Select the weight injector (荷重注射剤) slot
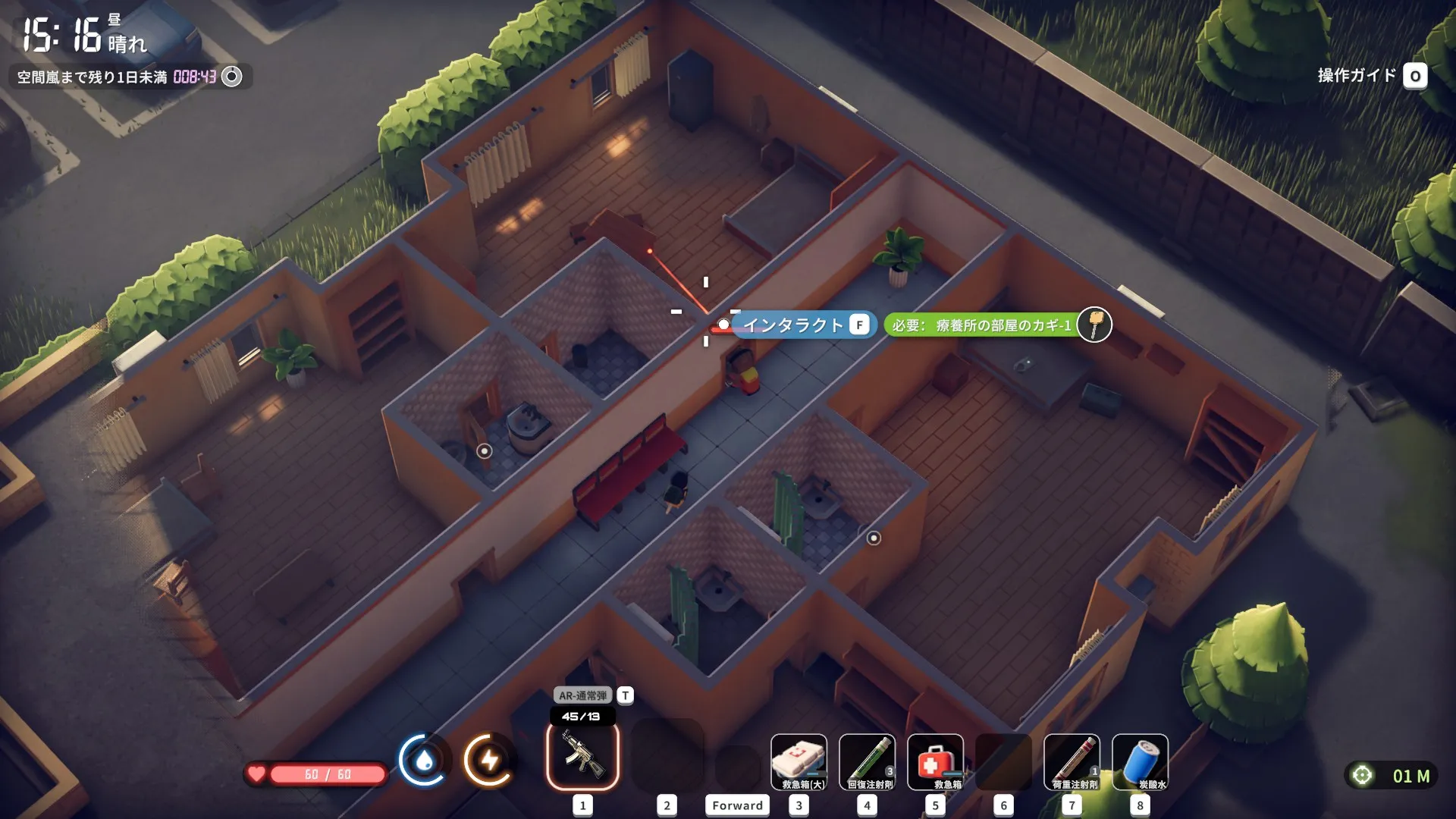This screenshot has height=819, width=1456. tap(1072, 761)
